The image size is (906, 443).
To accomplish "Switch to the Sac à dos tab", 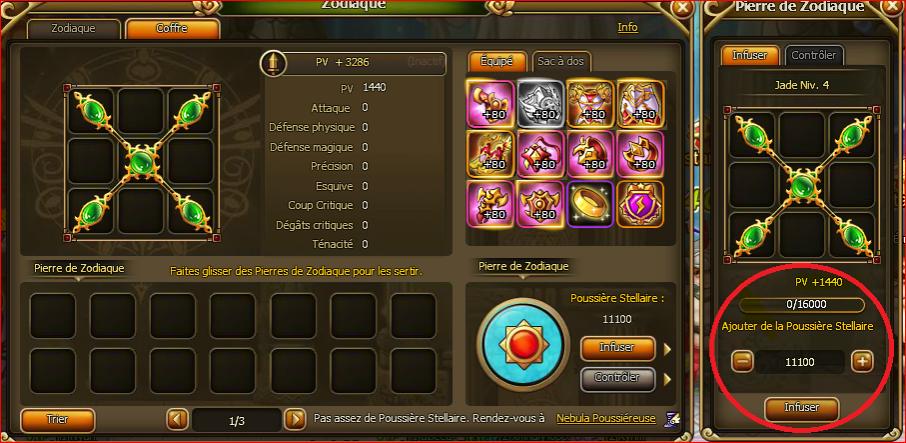I will pyautogui.click(x=560, y=61).
